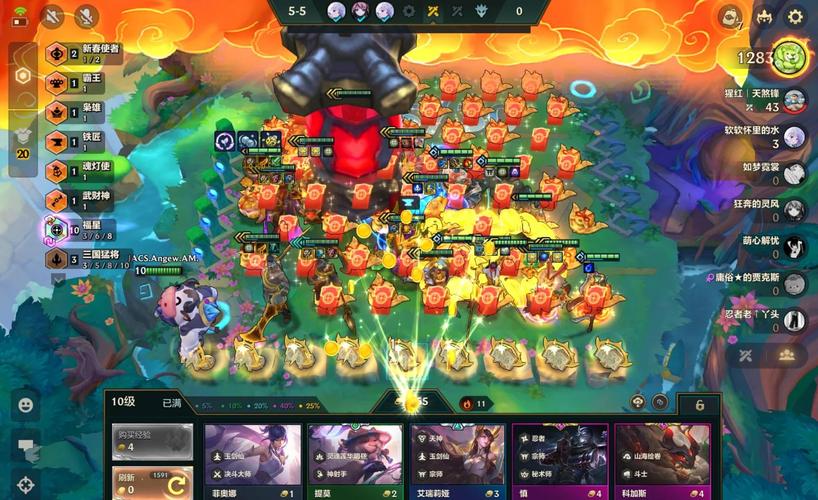
Task: Toggle the shop lock icon
Action: pyautogui.click(x=699, y=405)
